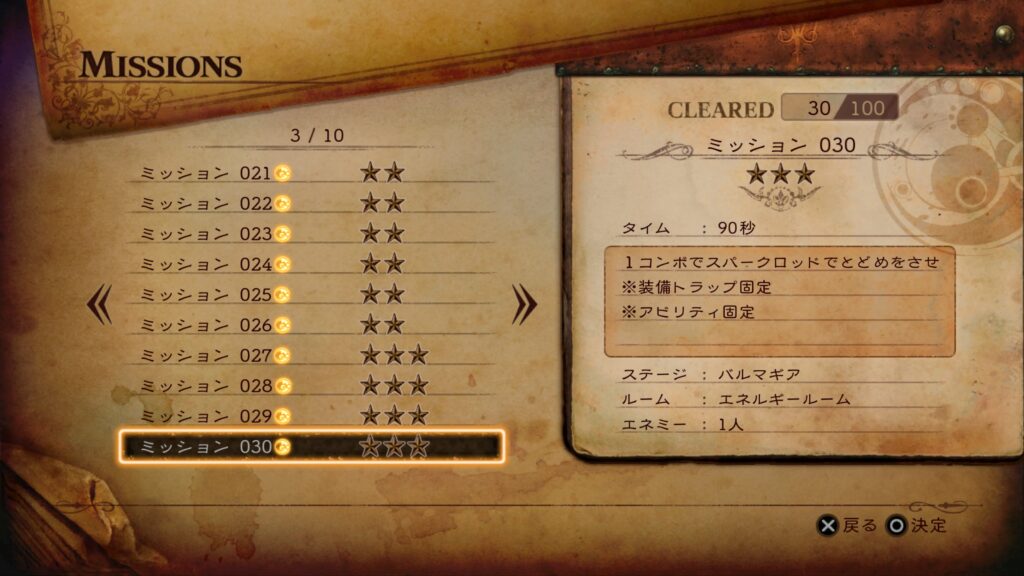Go to previous mission page arrow
1024x576 pixels.
click(99, 305)
